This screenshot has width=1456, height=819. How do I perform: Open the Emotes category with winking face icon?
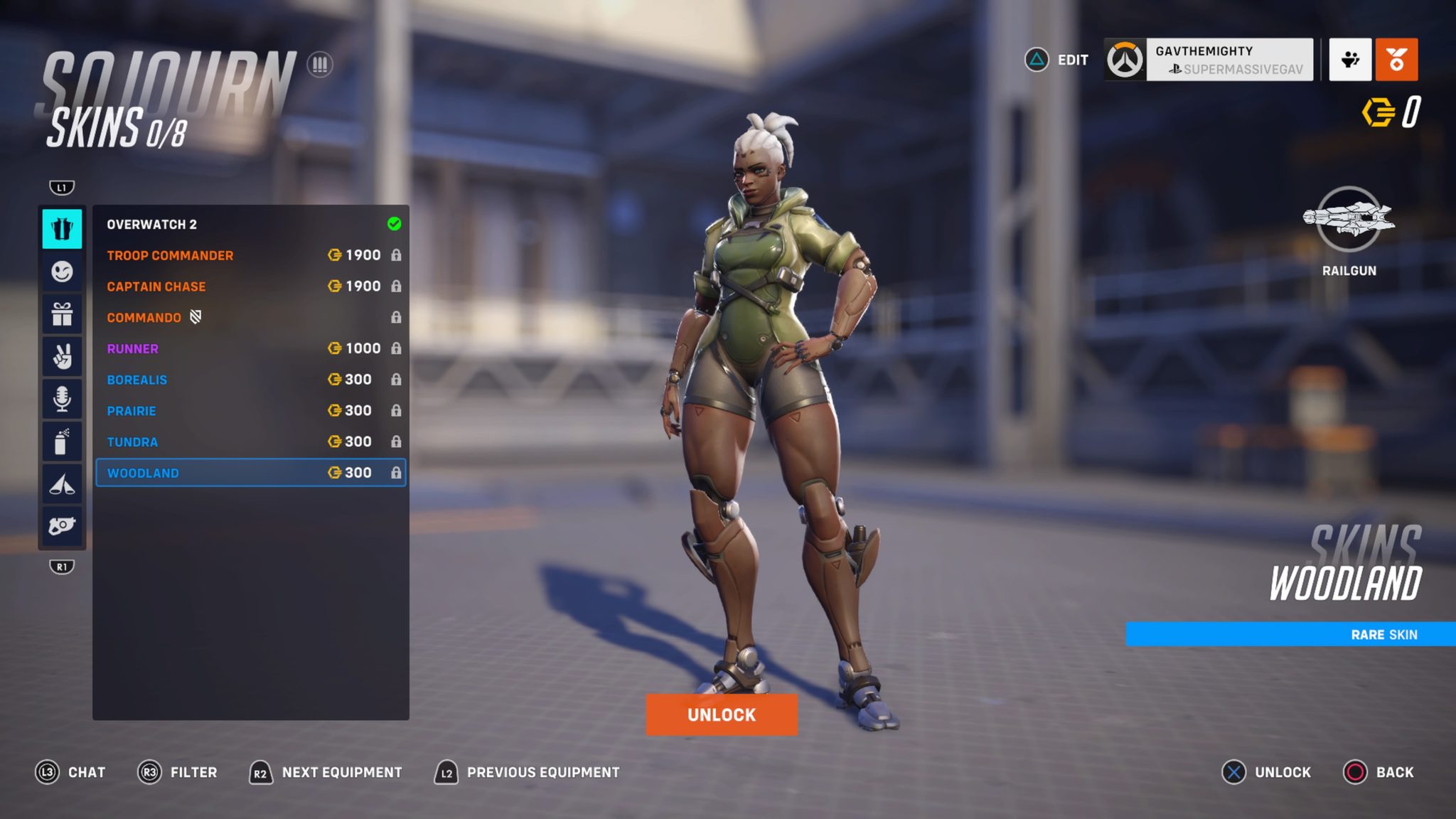coord(63,272)
